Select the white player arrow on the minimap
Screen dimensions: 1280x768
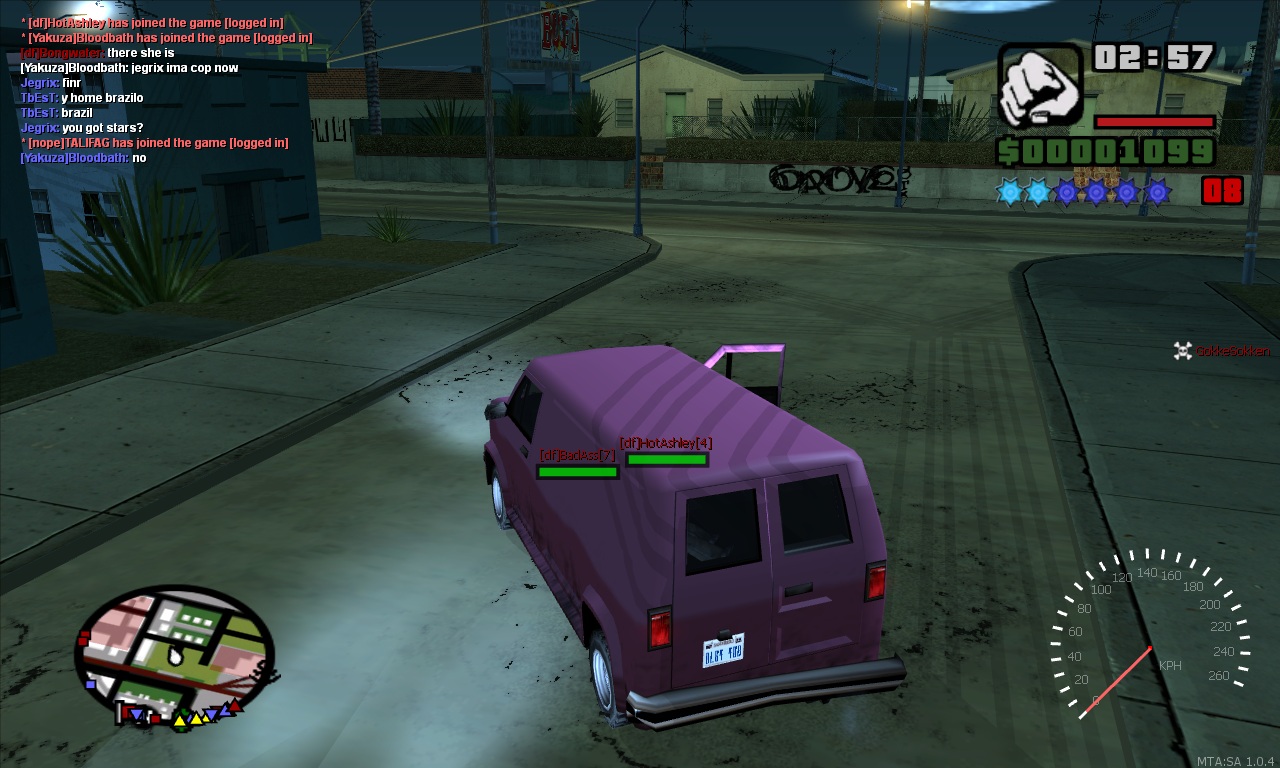pyautogui.click(x=175, y=656)
